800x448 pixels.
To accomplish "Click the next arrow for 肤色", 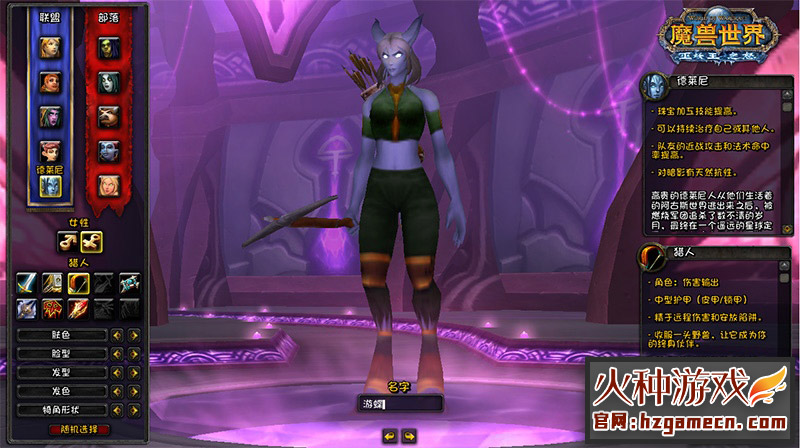I will point(134,335).
